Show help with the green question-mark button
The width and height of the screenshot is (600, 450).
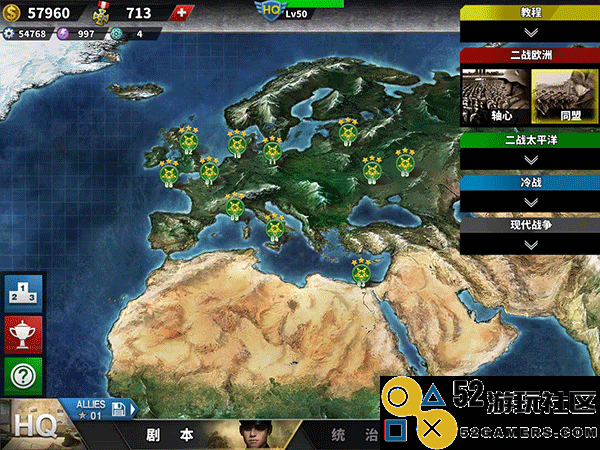[x=24, y=376]
